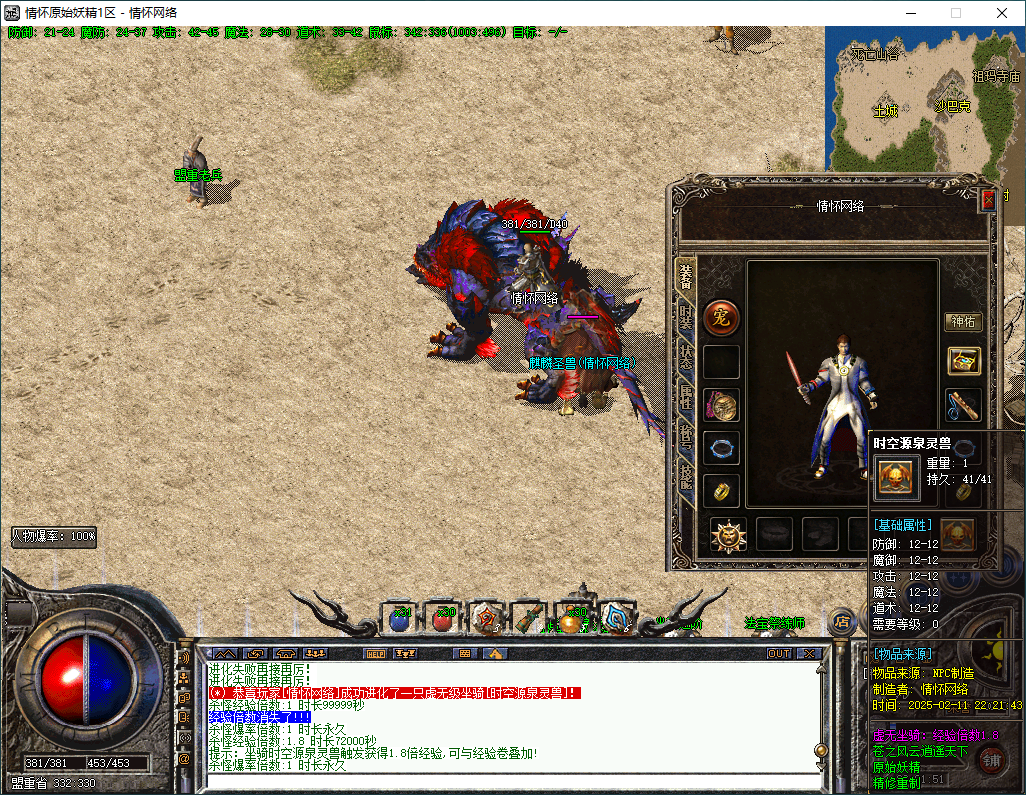Open the 店 shop button
The image size is (1026, 795).
coord(842,620)
